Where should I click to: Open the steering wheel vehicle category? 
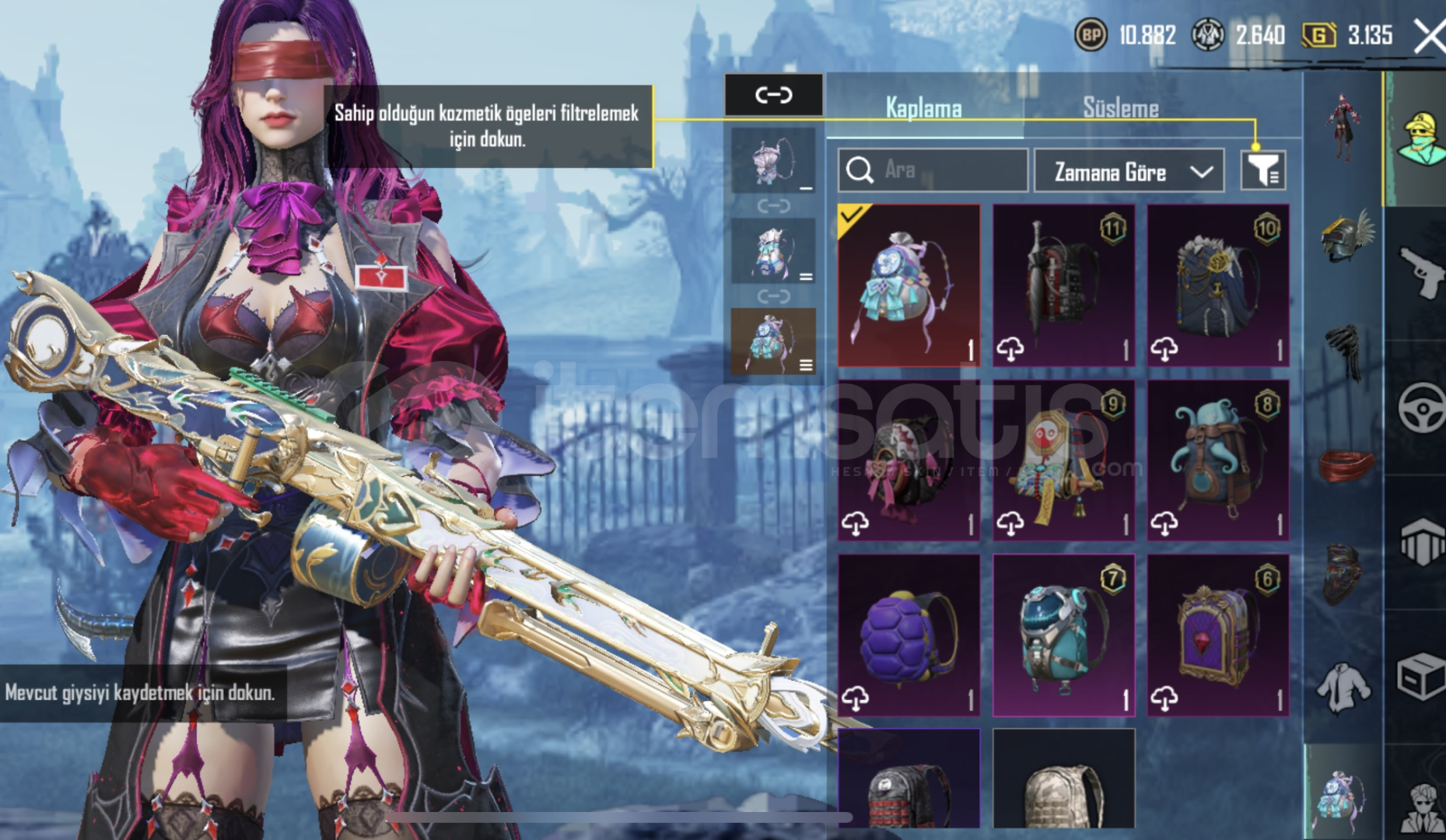tap(1420, 407)
